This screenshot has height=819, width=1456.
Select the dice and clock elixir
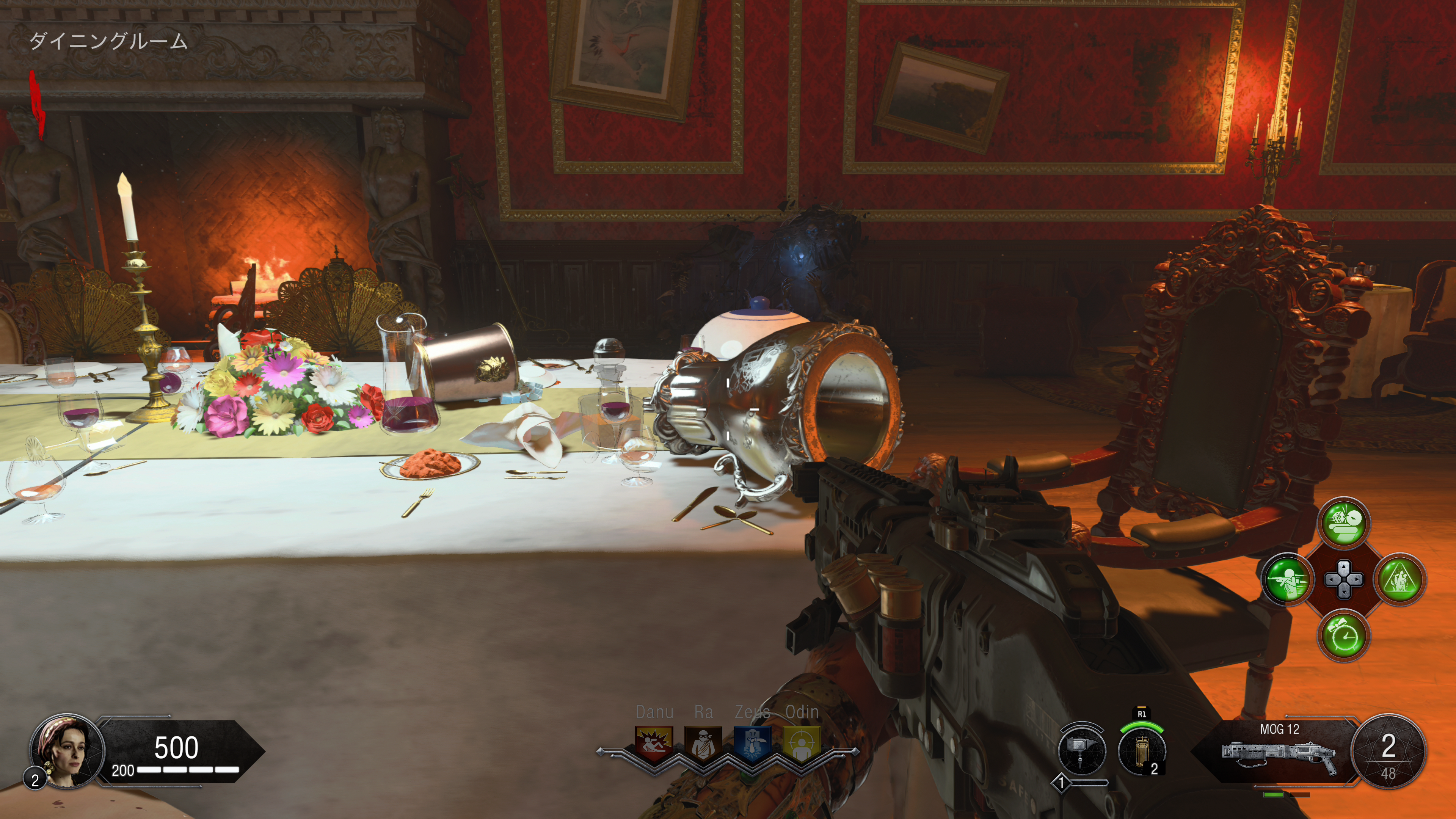click(x=1344, y=523)
